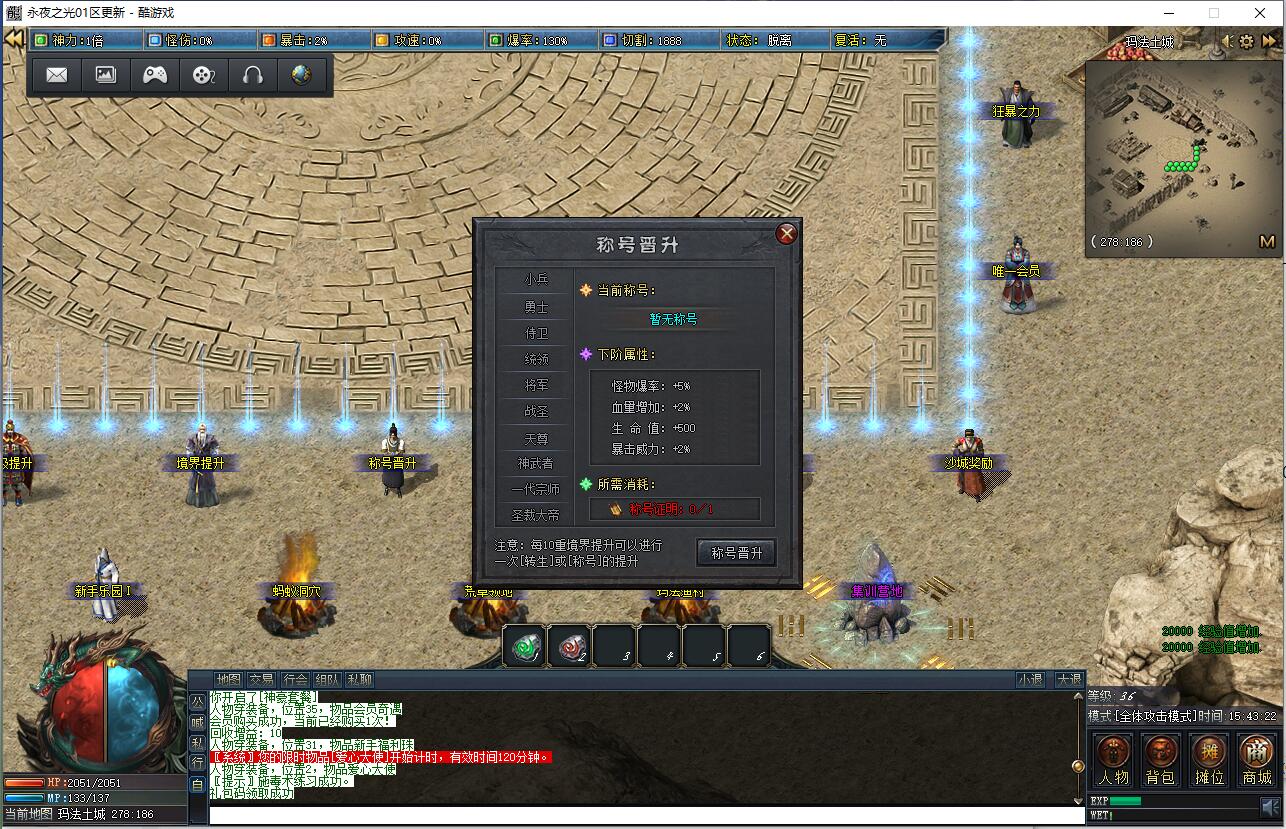Open the gear settings icon above minimap

pos(1246,41)
